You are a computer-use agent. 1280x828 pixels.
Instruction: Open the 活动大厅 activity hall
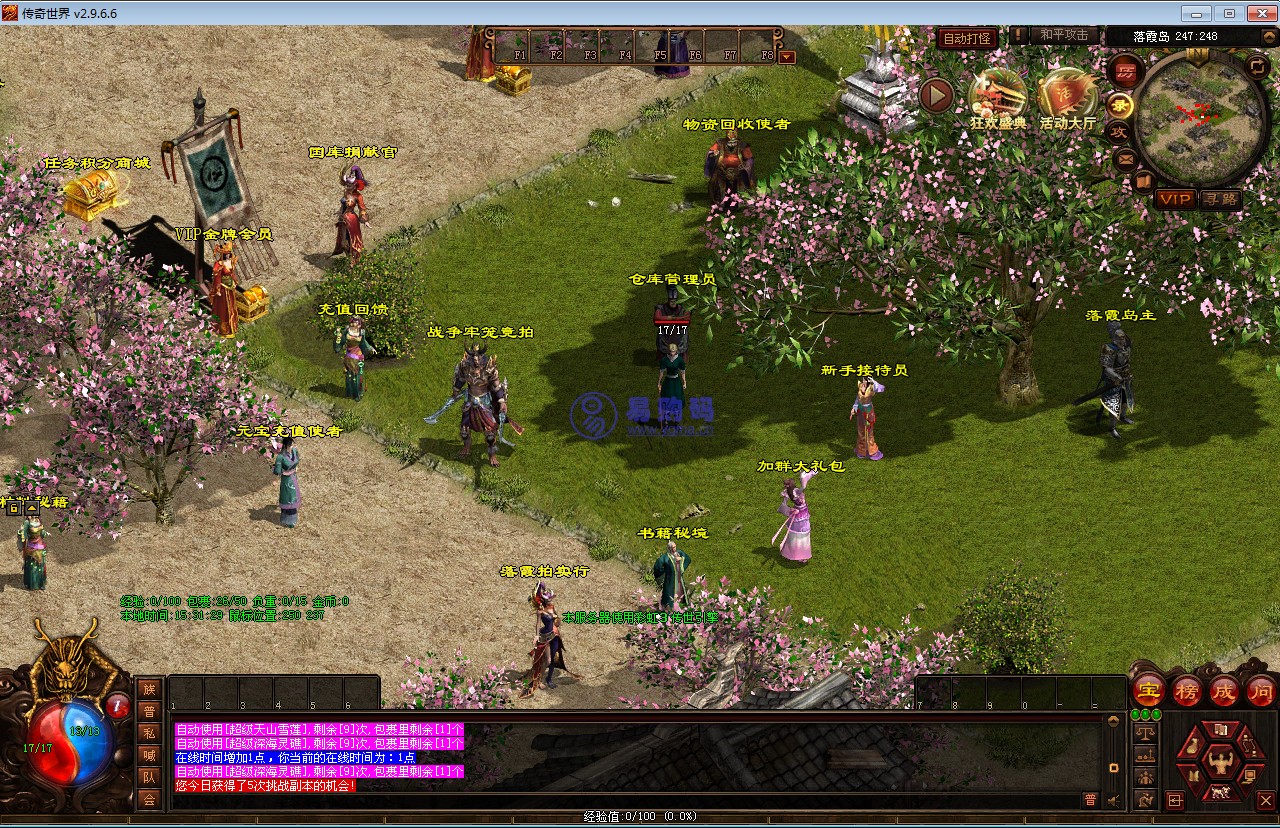coord(1067,96)
